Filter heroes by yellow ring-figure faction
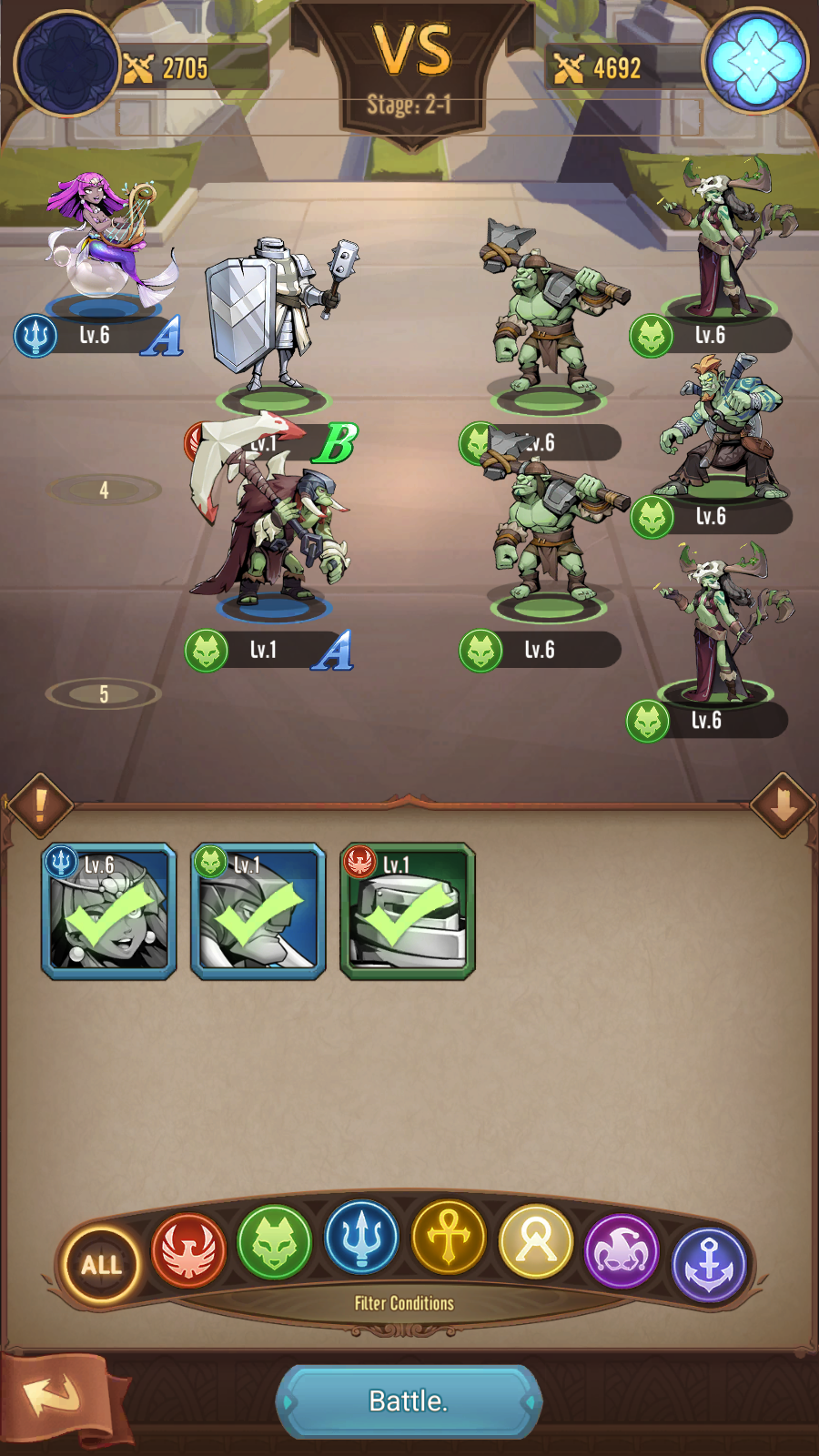Screen dimensions: 819x1456 pos(536,1241)
